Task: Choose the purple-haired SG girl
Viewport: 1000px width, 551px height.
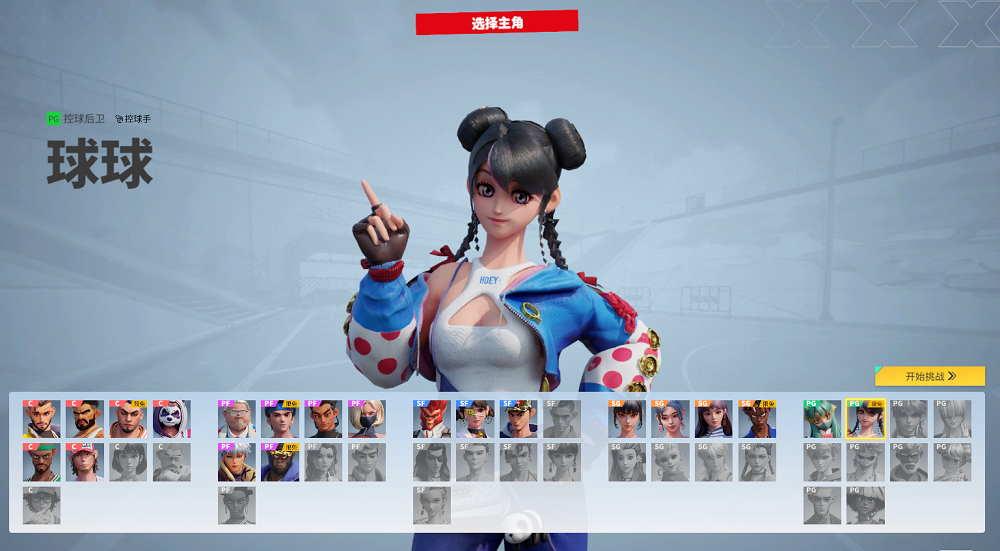Action: tap(714, 419)
